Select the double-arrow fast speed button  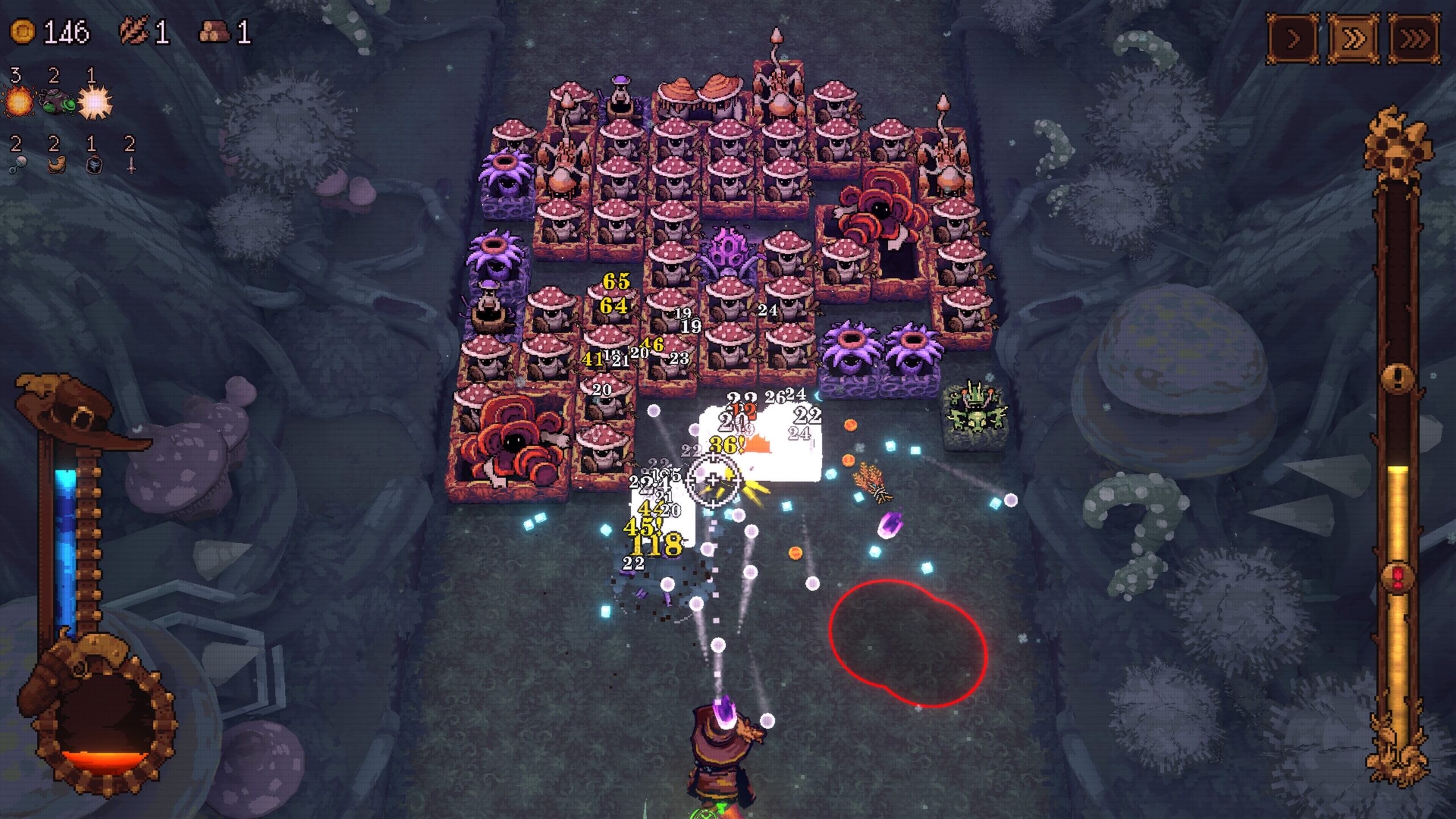point(1354,39)
